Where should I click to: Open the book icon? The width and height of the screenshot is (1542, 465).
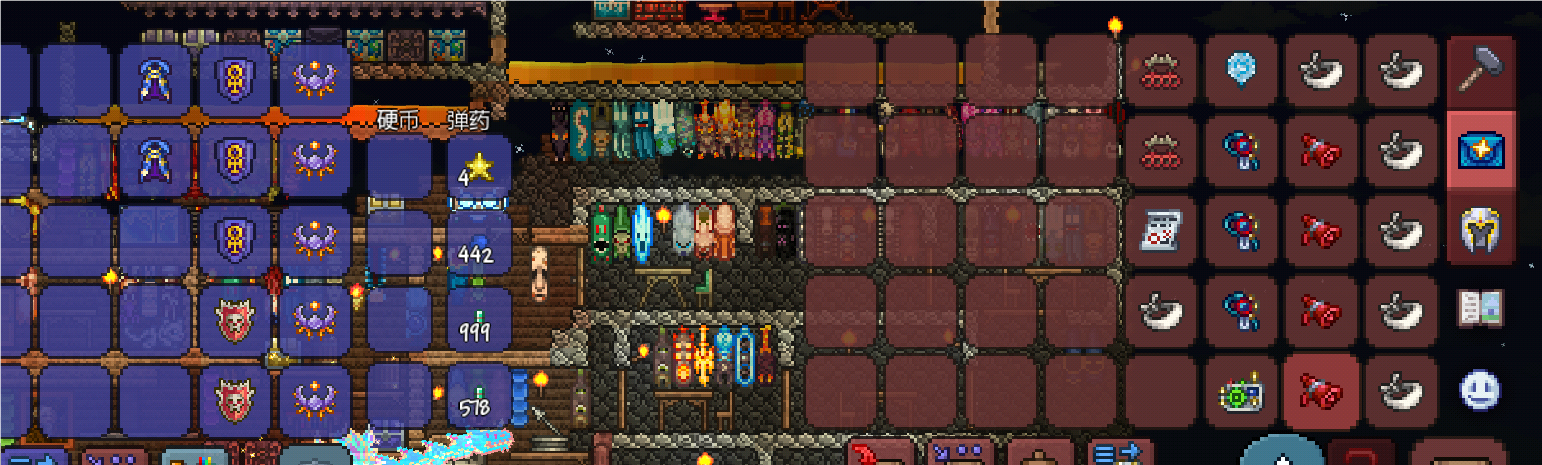coord(1481,309)
